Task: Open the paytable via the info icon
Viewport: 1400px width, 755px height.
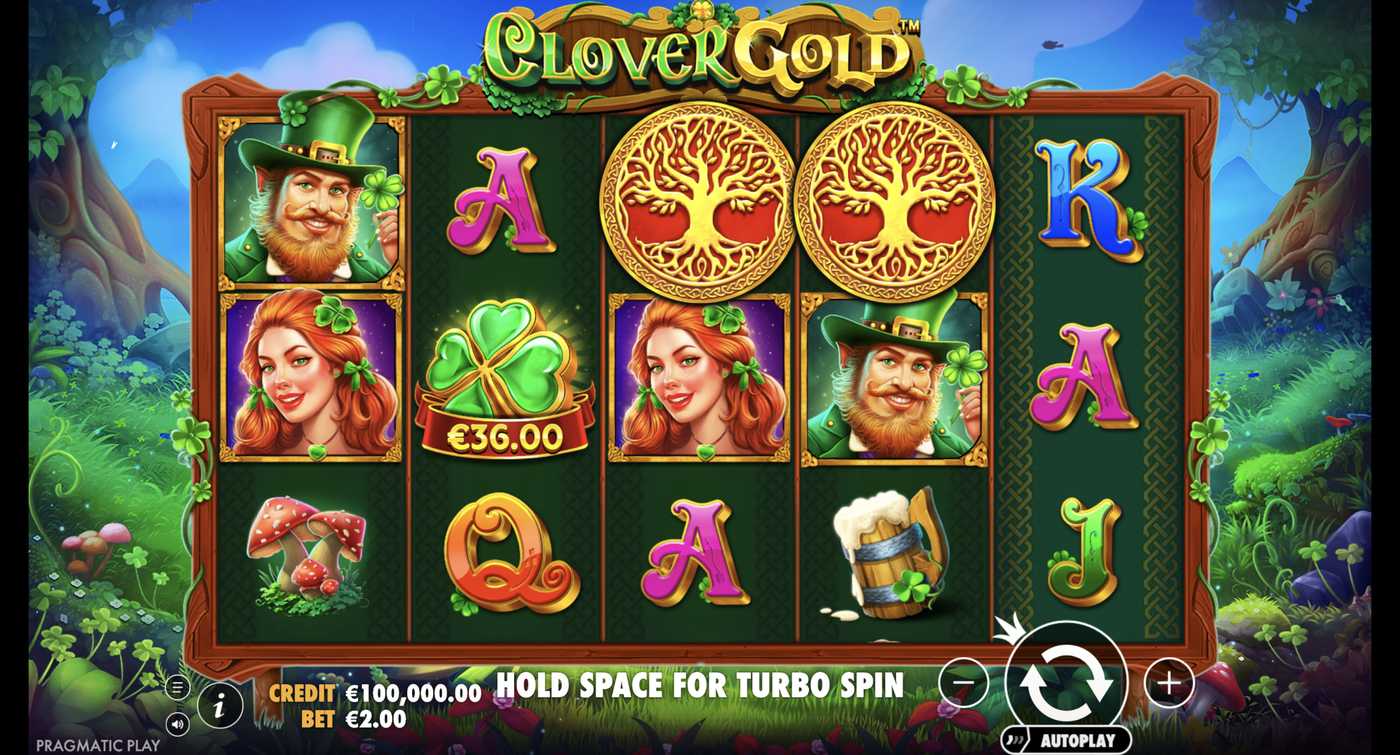Action: [220, 705]
